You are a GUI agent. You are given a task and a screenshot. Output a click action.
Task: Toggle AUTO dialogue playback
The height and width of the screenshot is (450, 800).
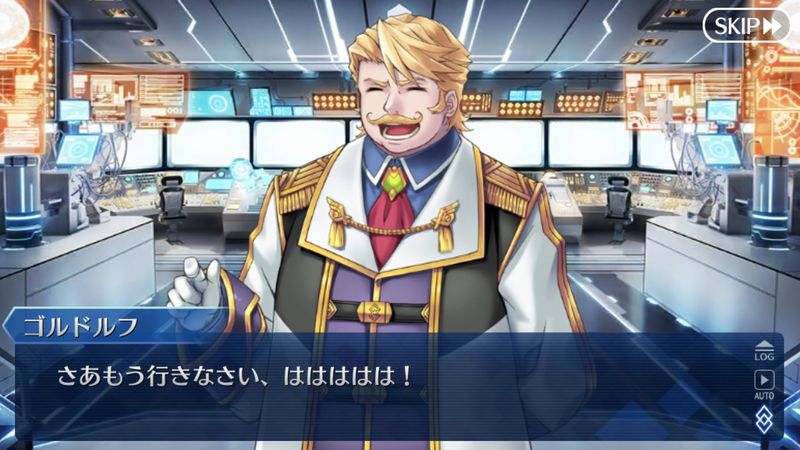coord(764,383)
